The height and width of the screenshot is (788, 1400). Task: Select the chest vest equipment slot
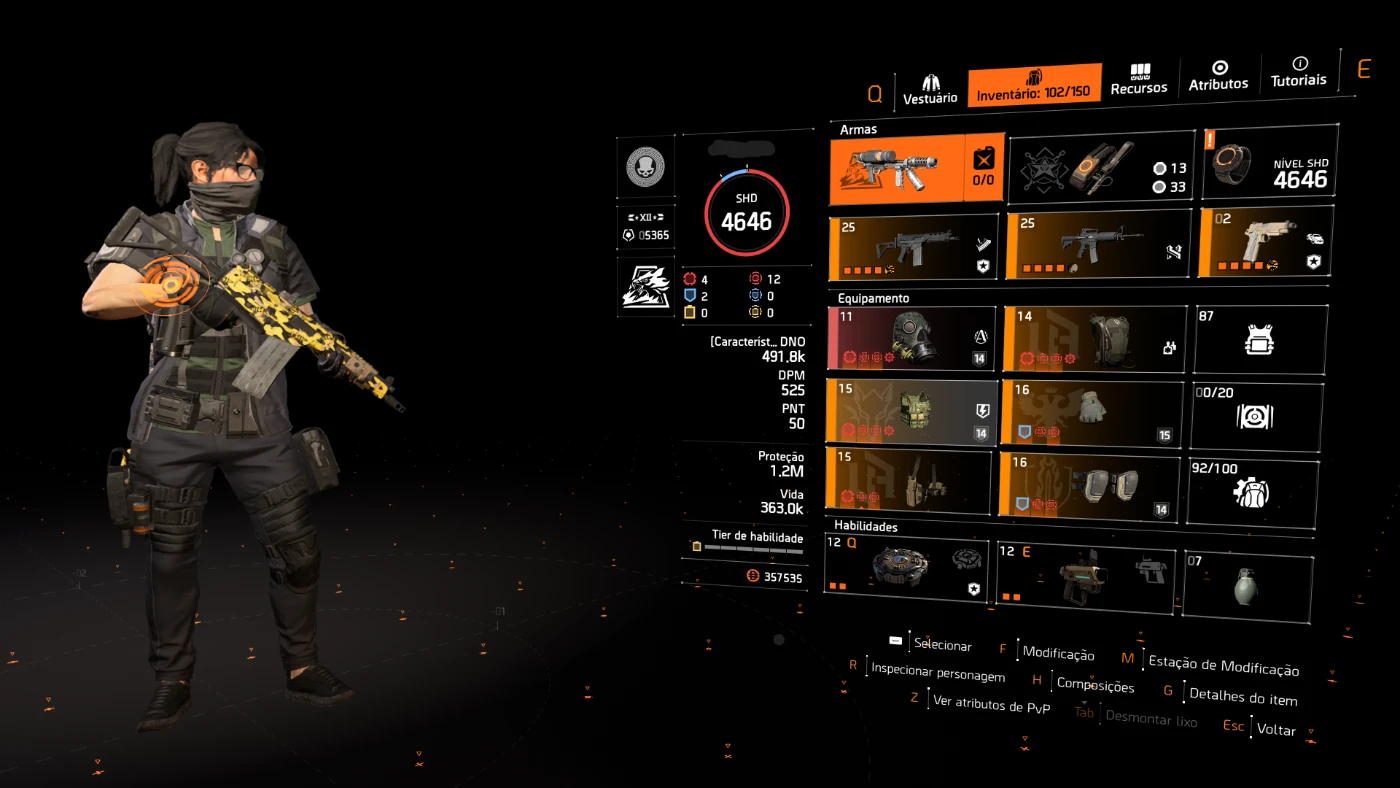point(912,410)
